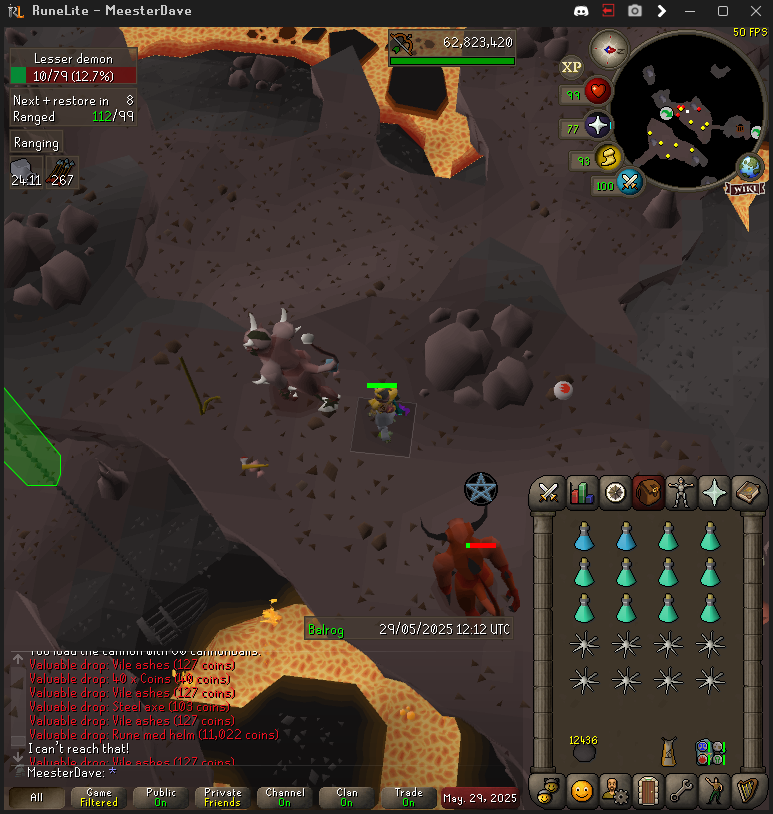The width and height of the screenshot is (773, 814).
Task: Toggle run with the boot energy orb
Action: [608, 158]
